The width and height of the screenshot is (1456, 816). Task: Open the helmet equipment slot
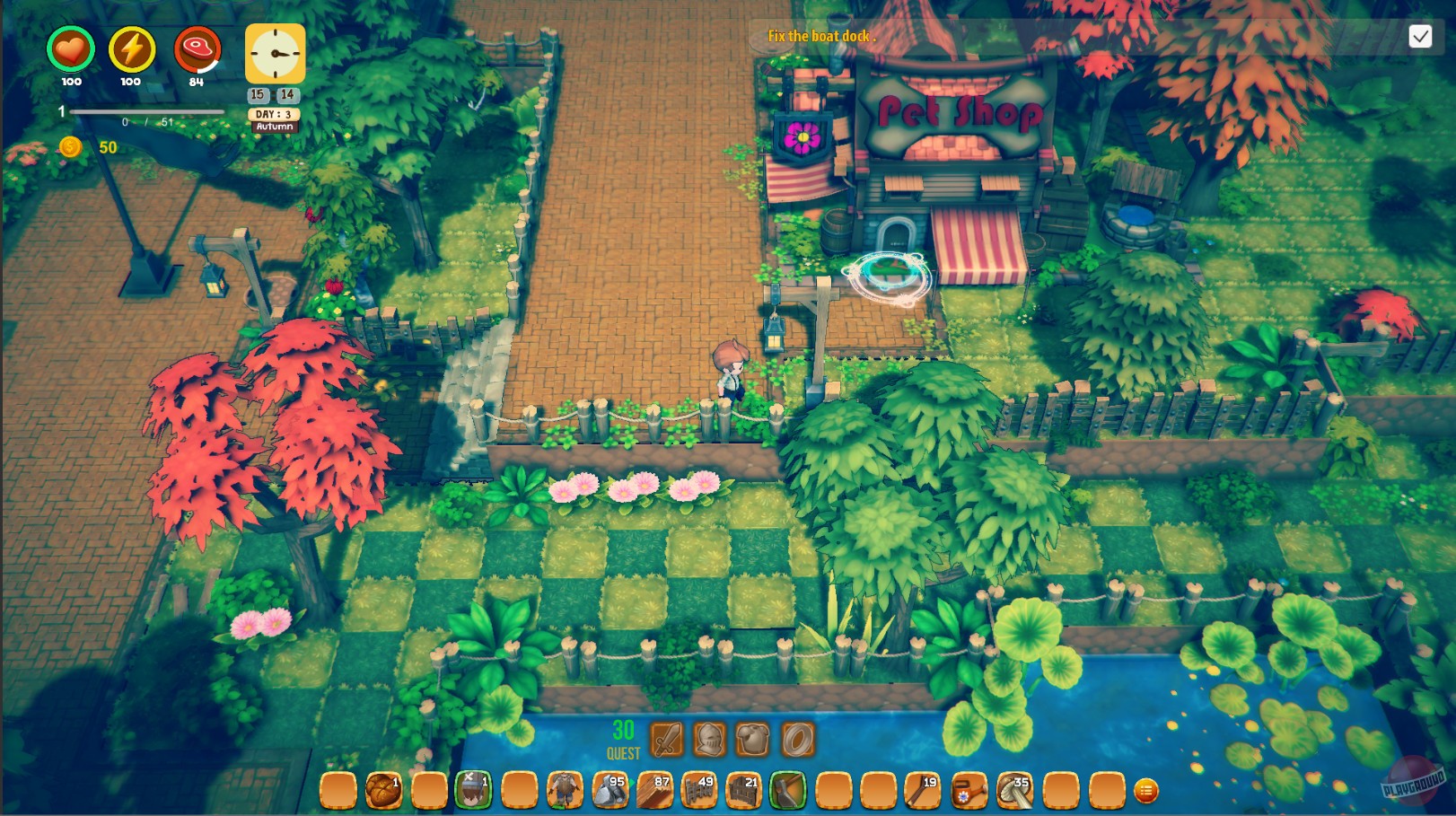click(x=708, y=739)
